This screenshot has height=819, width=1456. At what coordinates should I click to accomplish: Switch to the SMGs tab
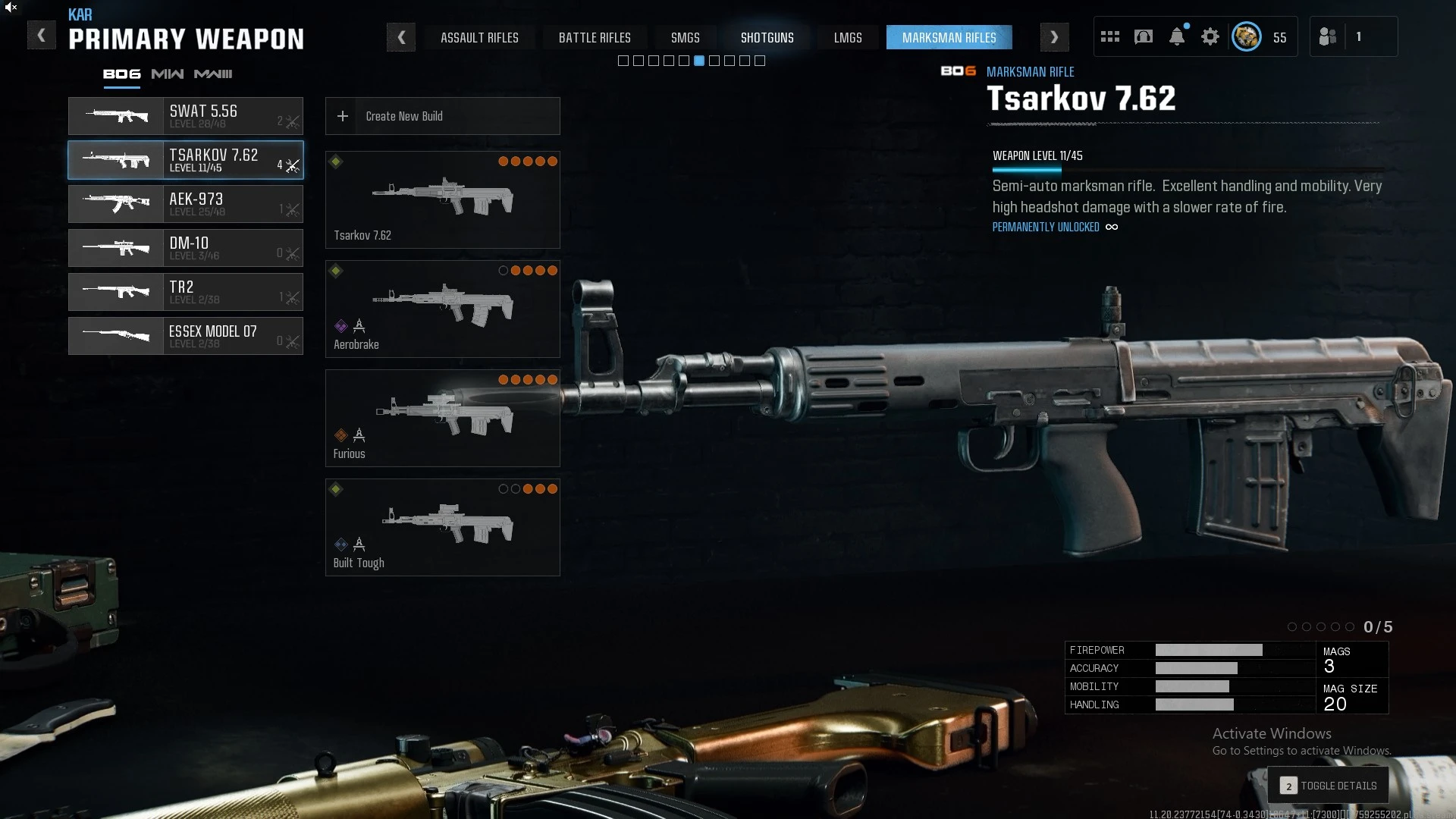click(x=685, y=37)
